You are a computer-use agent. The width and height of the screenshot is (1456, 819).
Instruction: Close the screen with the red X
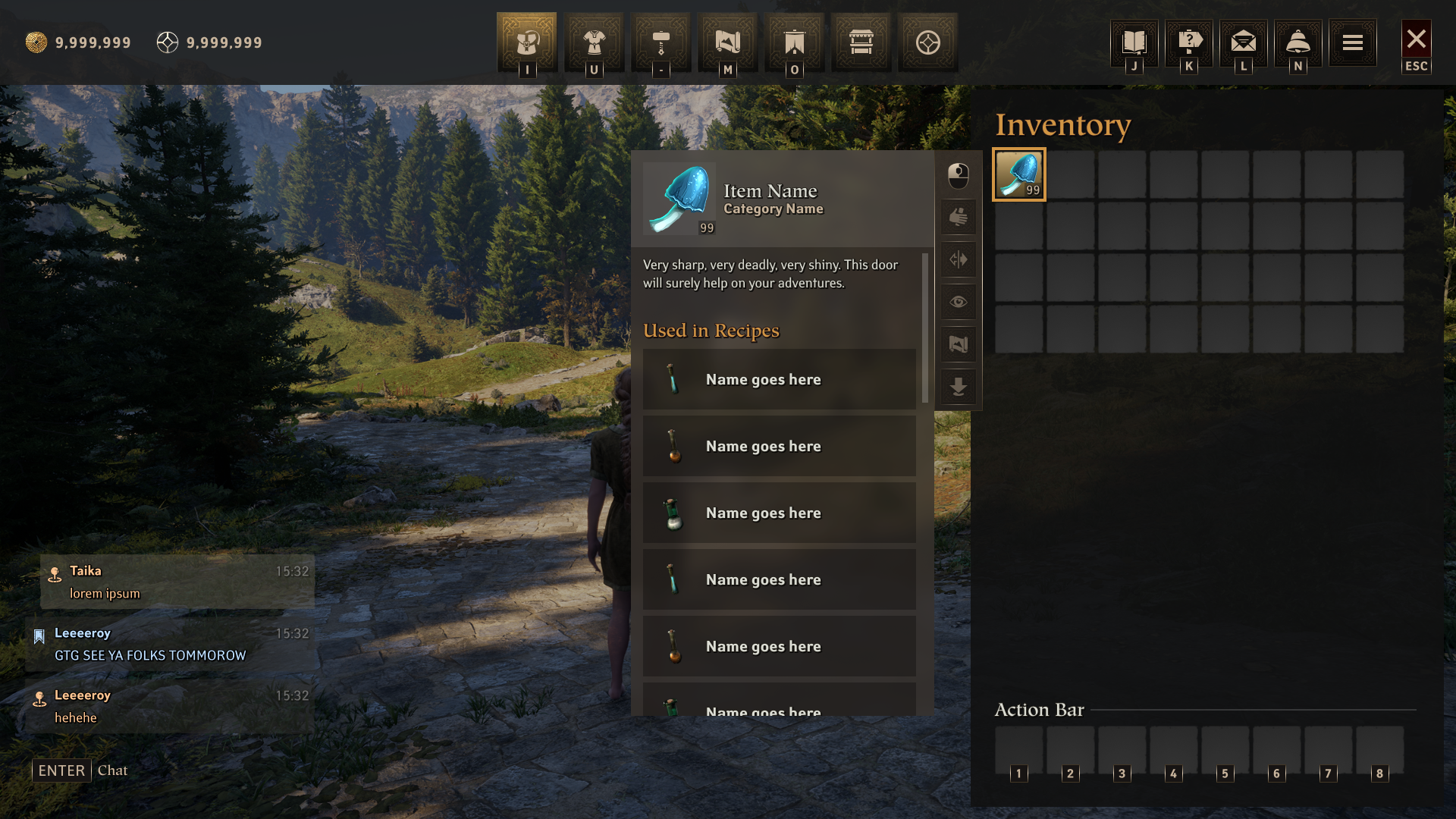pyautogui.click(x=1417, y=39)
